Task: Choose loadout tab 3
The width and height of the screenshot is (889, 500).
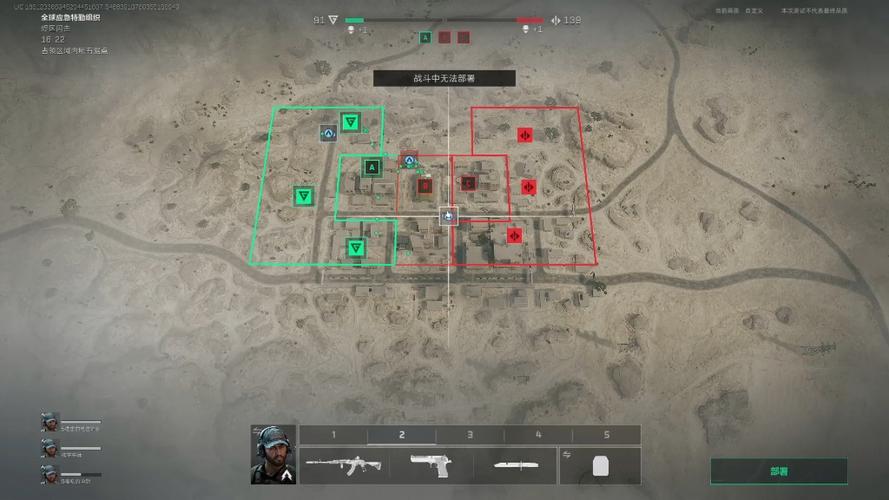Action: point(470,435)
